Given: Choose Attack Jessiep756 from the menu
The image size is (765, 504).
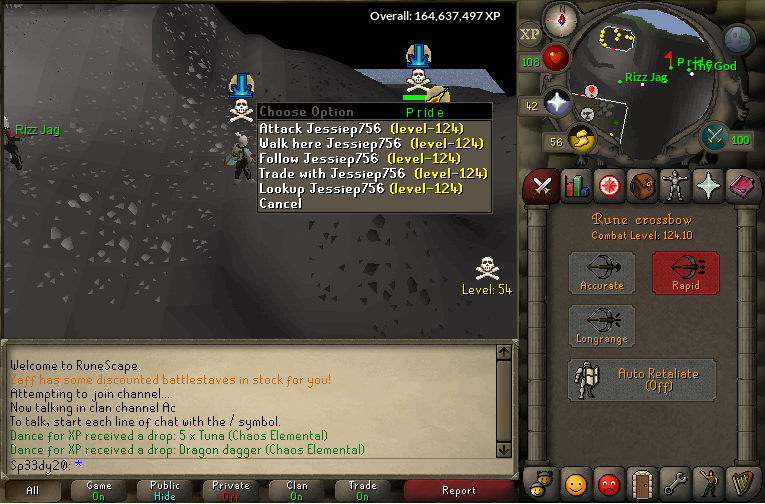Looking at the screenshot, I should point(360,128).
